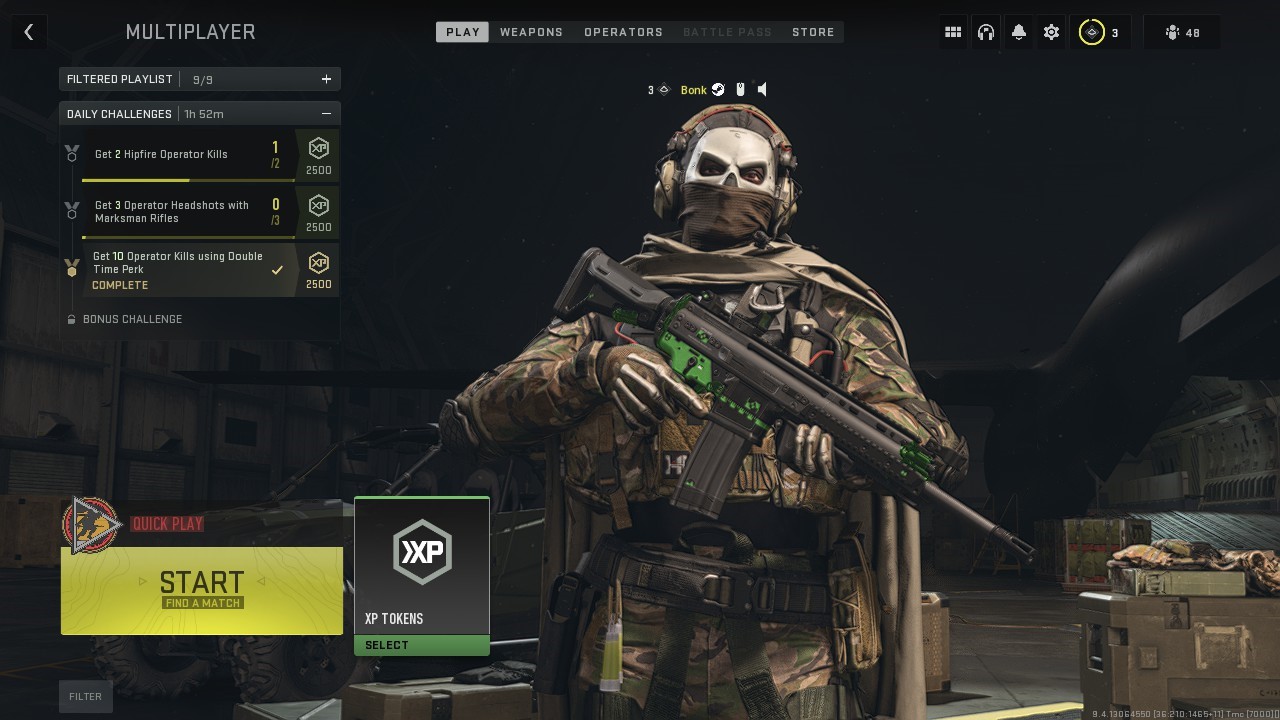
Task: Click the headset voice chat icon
Action: (985, 31)
